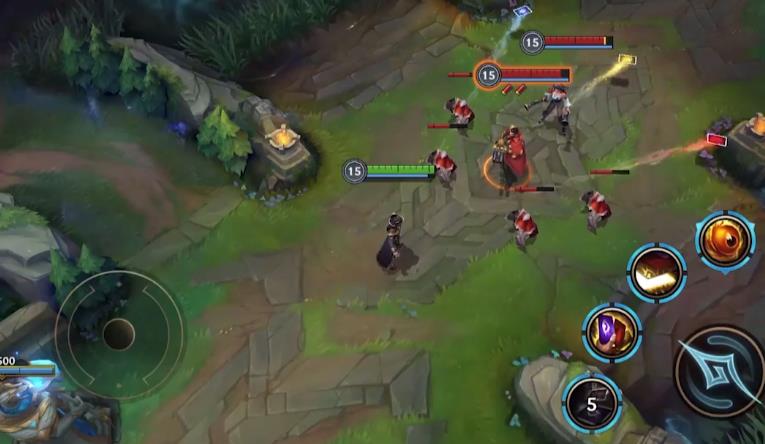Image resolution: width=765 pixels, height=444 pixels.
Task: Cast the glowing golden card ability
Action: 657,273
